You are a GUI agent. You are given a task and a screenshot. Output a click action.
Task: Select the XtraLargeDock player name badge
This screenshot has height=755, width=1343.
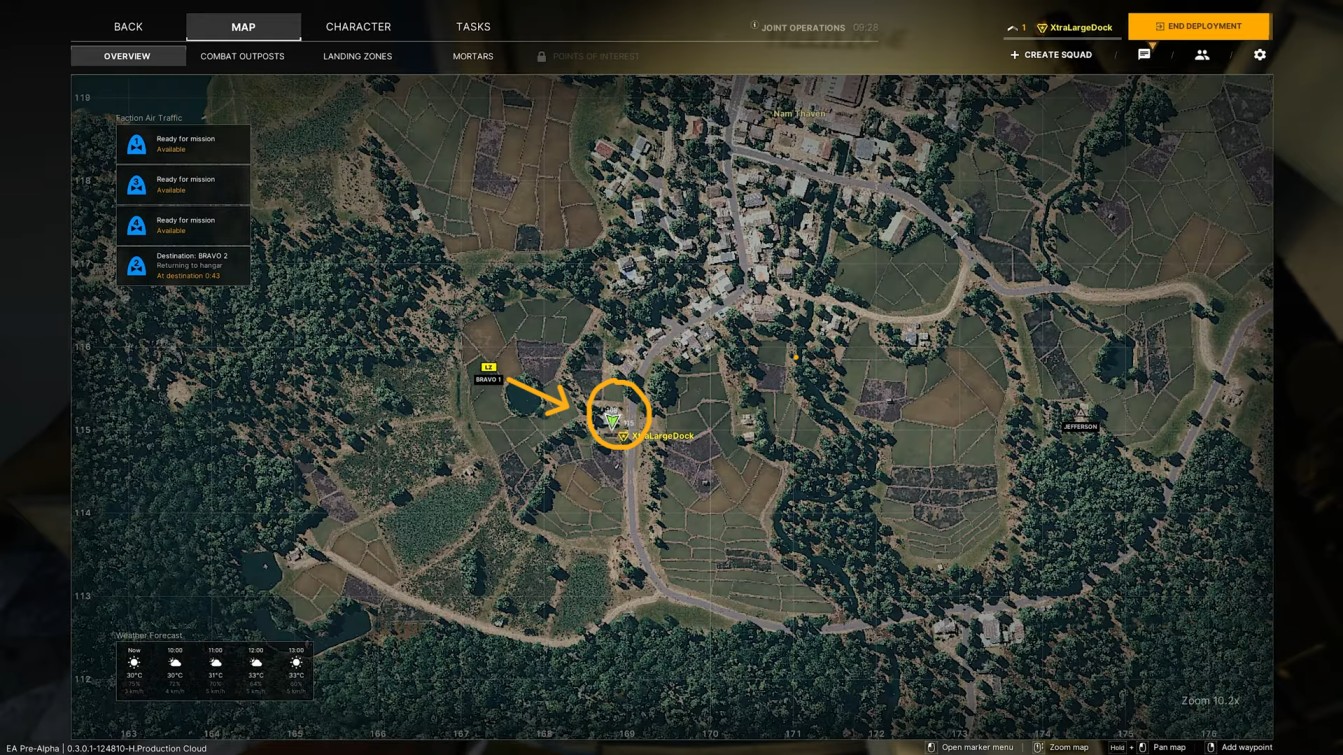point(1075,27)
